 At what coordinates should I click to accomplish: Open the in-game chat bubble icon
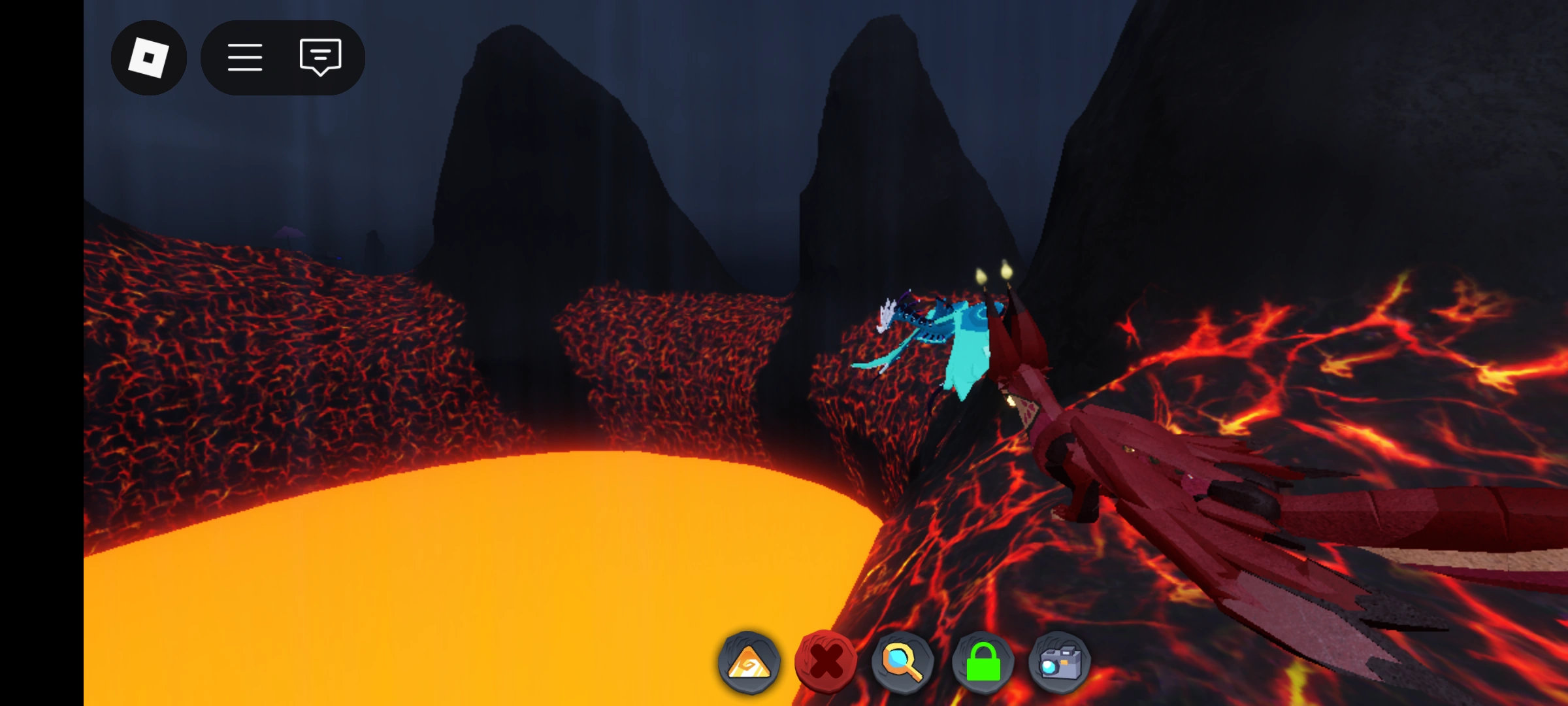(319, 58)
